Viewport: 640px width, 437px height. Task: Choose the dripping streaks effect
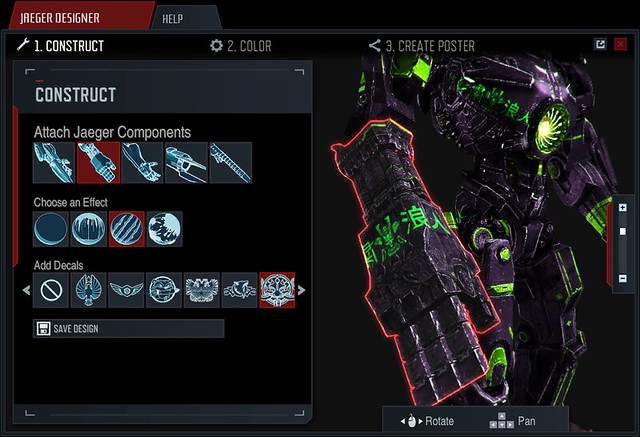[89, 228]
